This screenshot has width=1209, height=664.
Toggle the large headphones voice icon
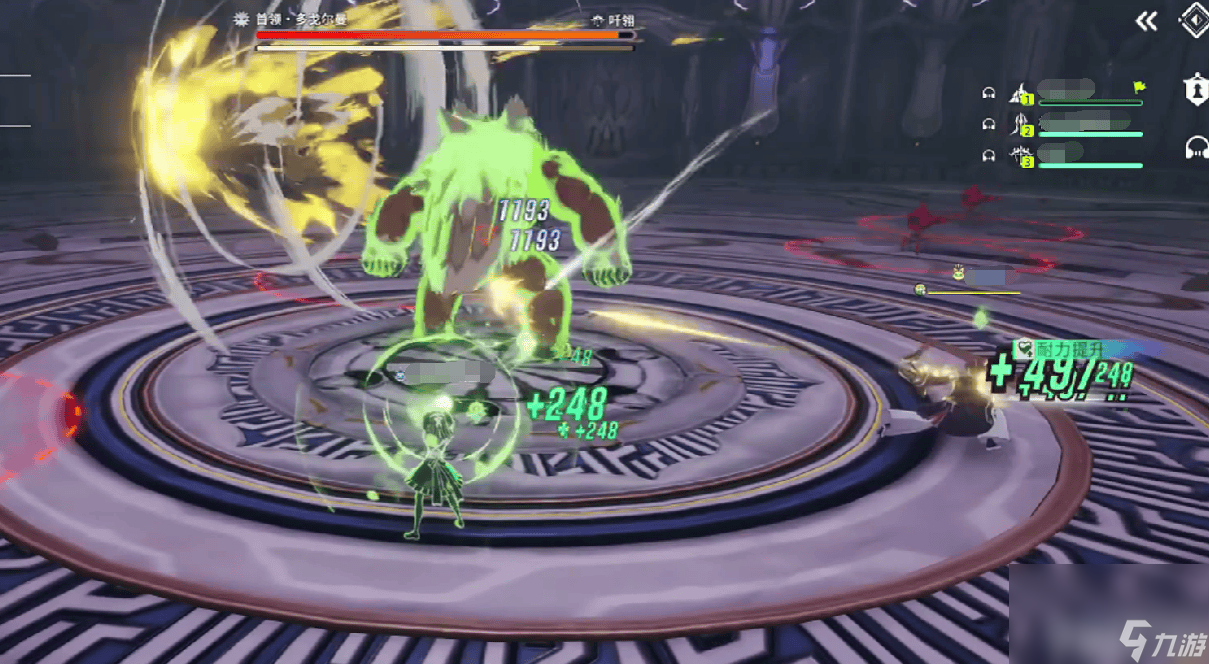[1195, 148]
